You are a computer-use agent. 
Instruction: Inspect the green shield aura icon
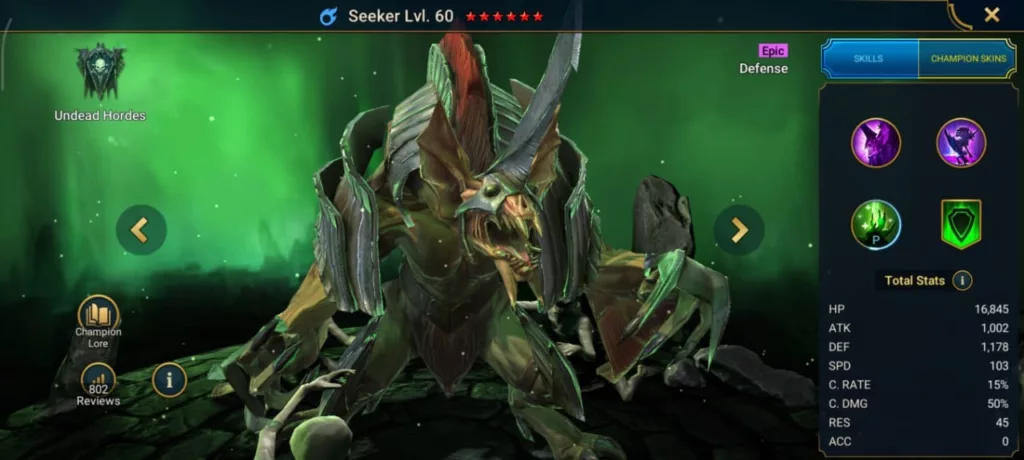[x=961, y=224]
